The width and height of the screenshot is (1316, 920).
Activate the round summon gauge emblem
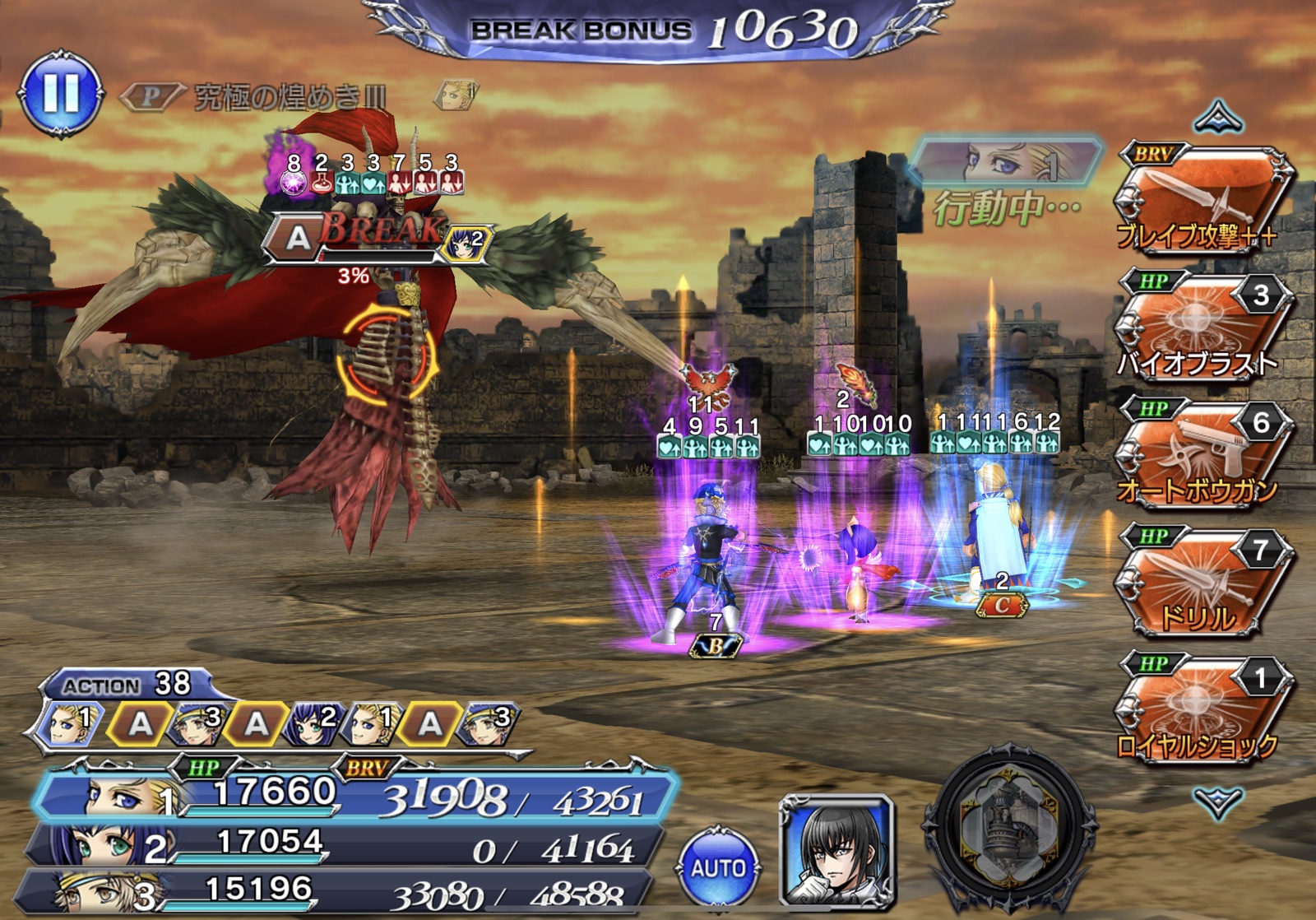(1011, 831)
